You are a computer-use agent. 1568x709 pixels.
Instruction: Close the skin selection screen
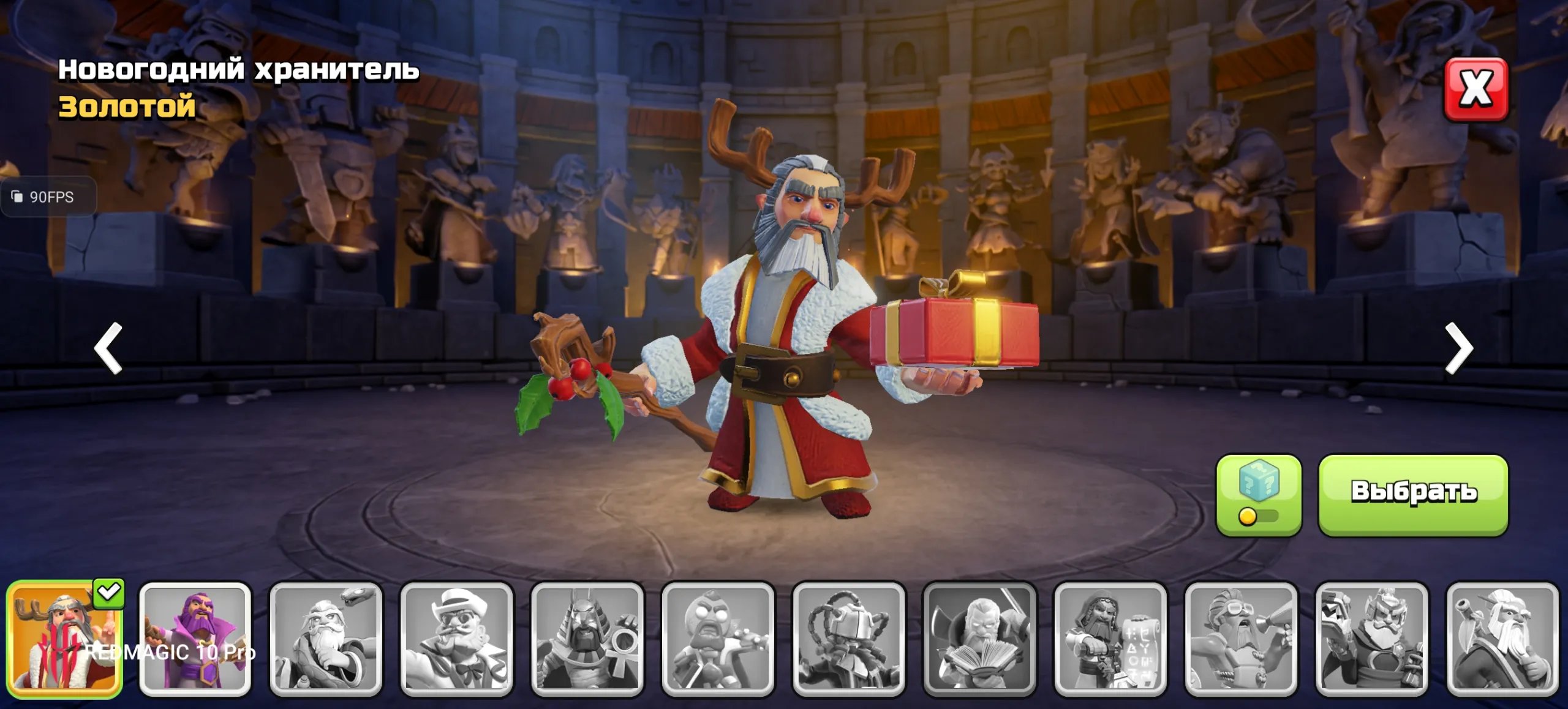[x=1476, y=89]
